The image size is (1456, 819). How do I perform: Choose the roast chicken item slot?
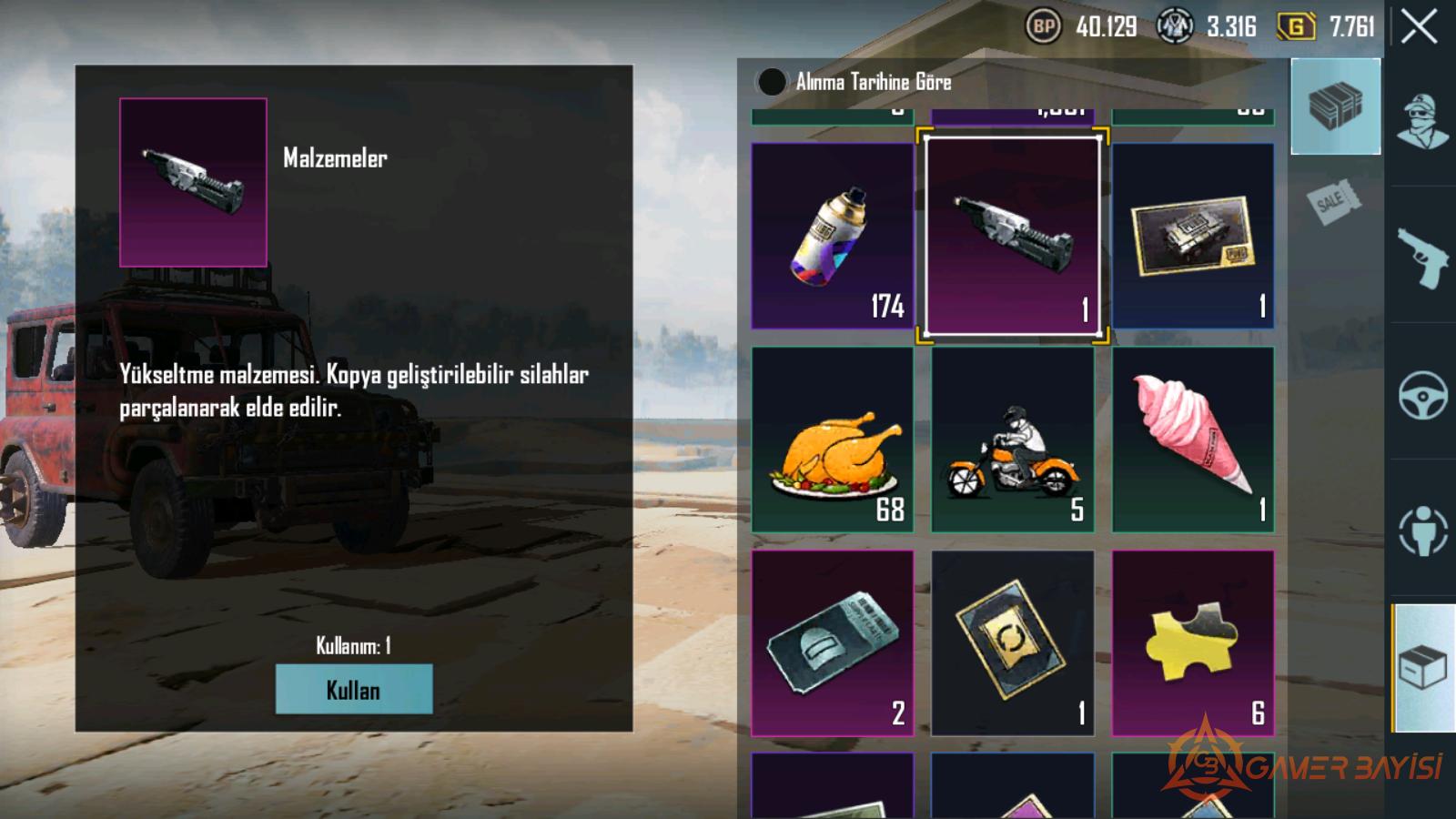832,440
